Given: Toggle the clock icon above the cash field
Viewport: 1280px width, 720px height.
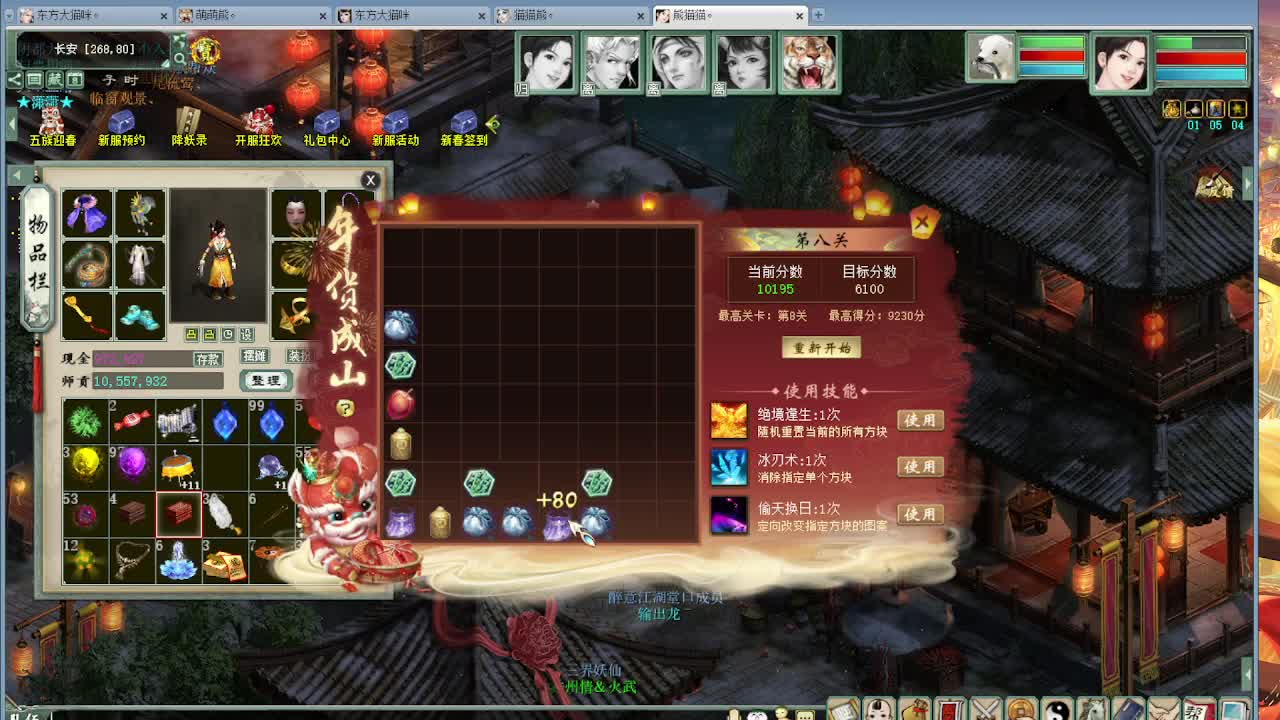Looking at the screenshot, I should pos(228,334).
